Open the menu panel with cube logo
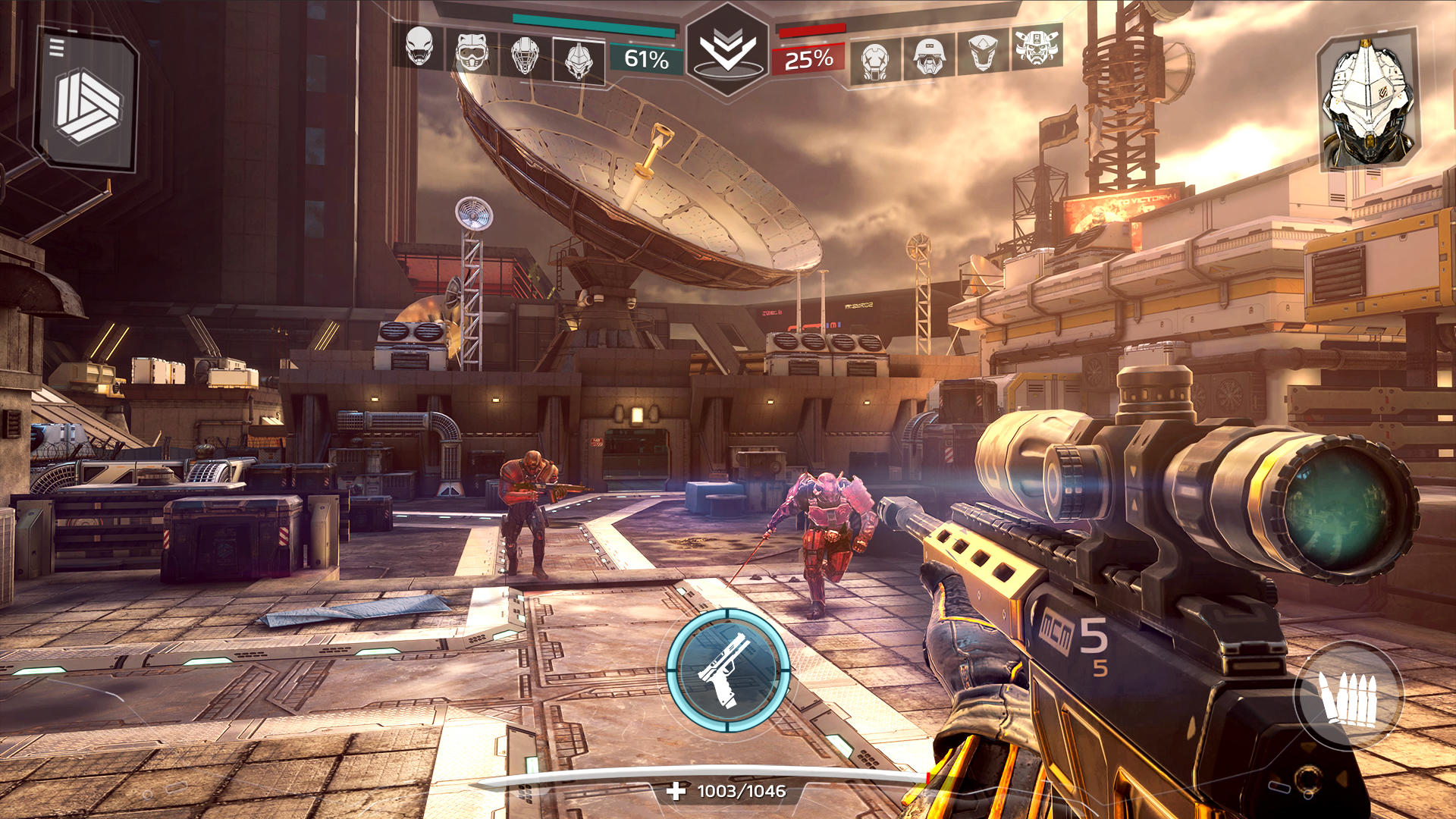 [x=87, y=102]
